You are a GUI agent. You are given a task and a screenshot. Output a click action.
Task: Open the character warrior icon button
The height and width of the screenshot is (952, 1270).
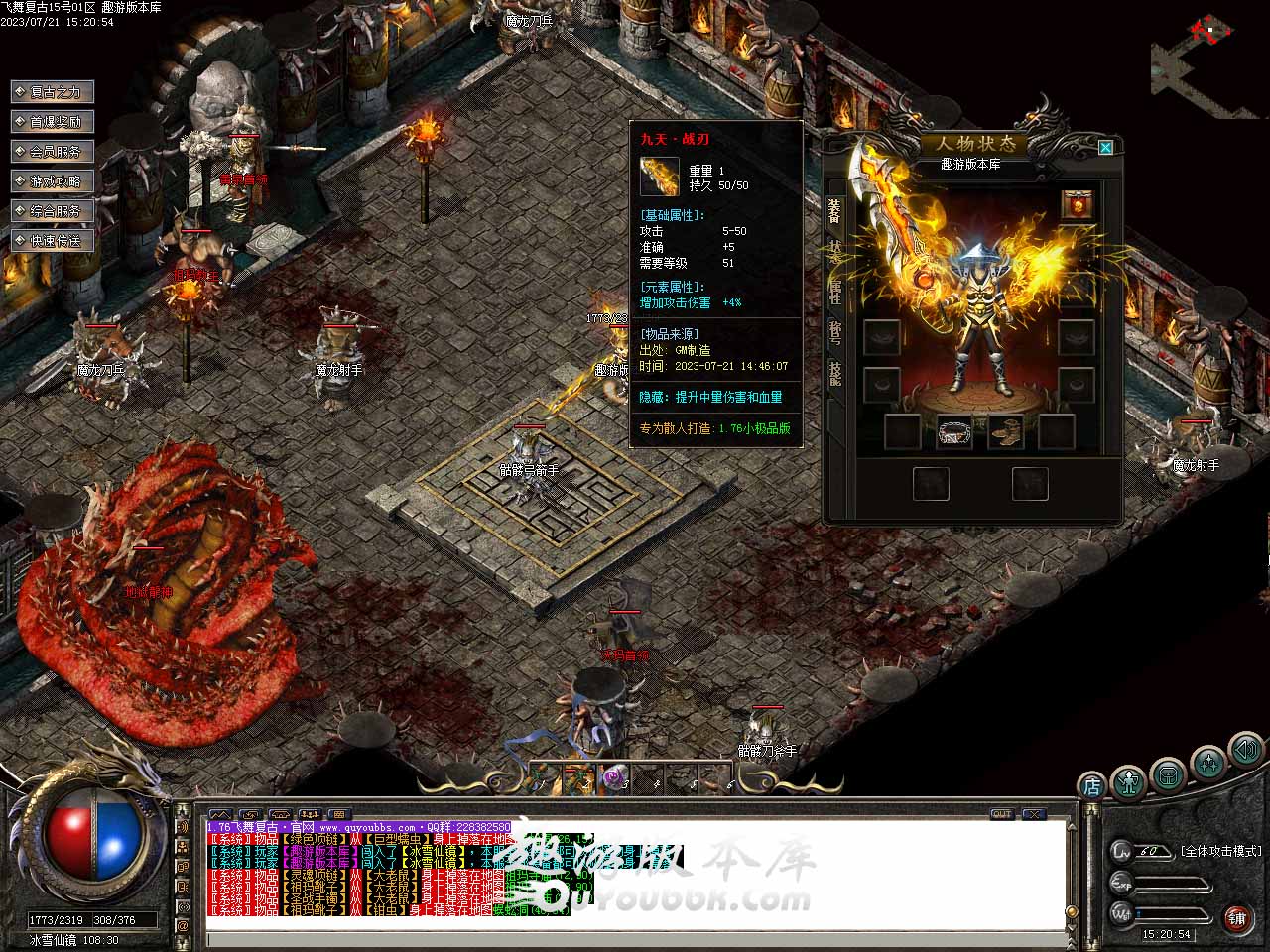coord(1129,780)
